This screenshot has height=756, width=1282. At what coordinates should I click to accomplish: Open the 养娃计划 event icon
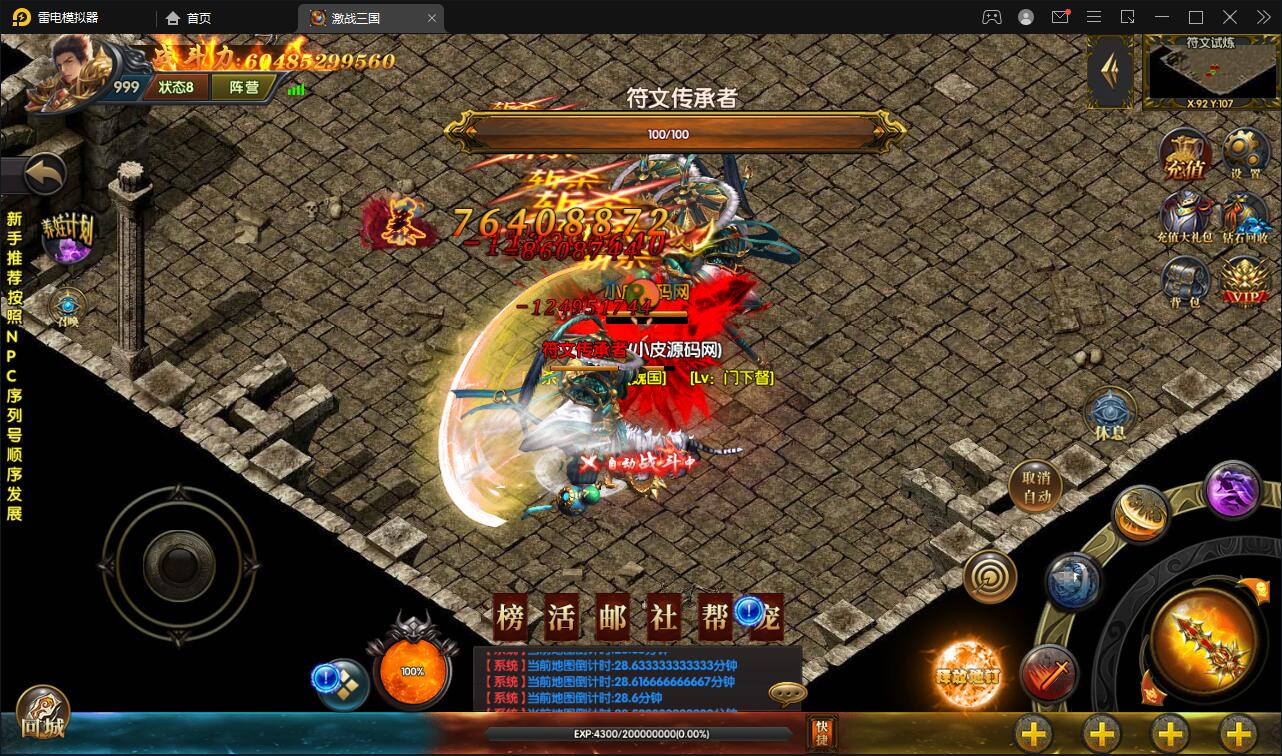68,234
